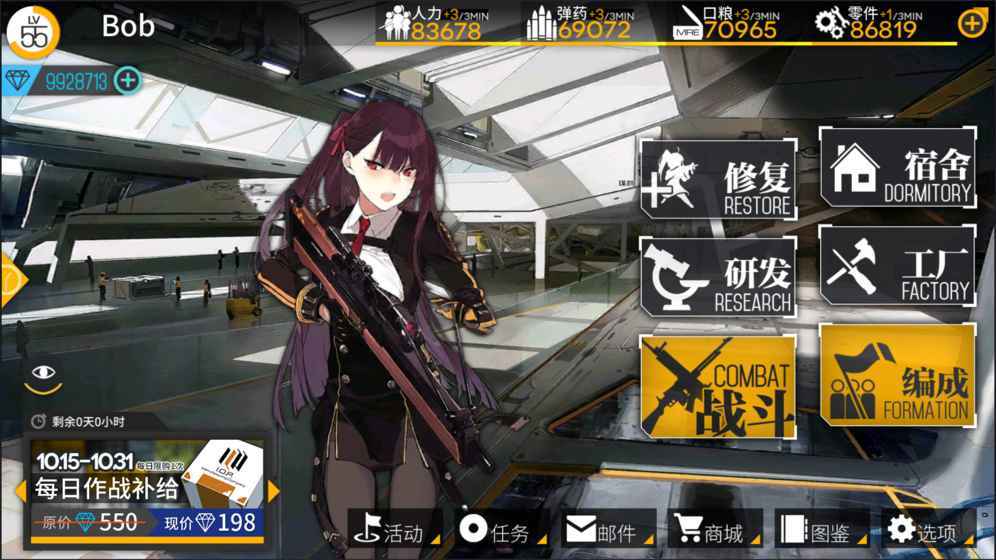
Task: Open the Options (选项) settings
Action: 924,532
